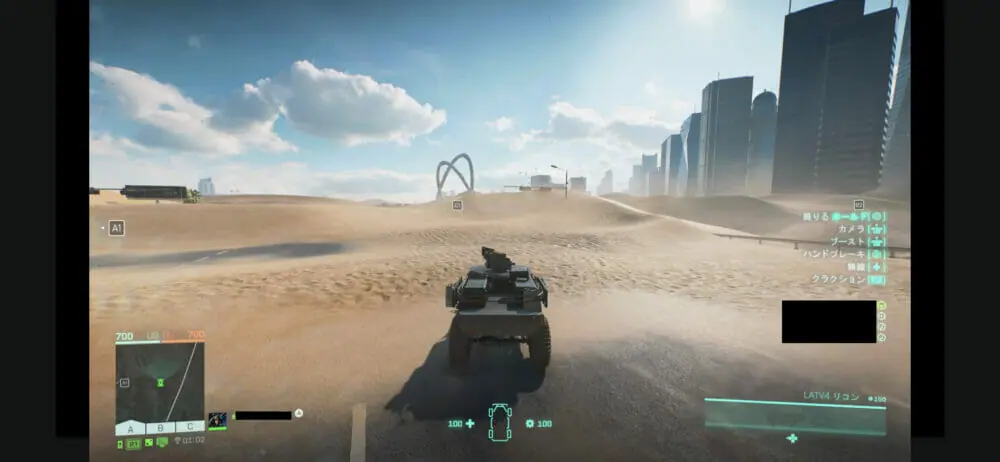The image size is (1000, 462).
Task: Select objective B flag under minimap
Action: tap(160, 428)
